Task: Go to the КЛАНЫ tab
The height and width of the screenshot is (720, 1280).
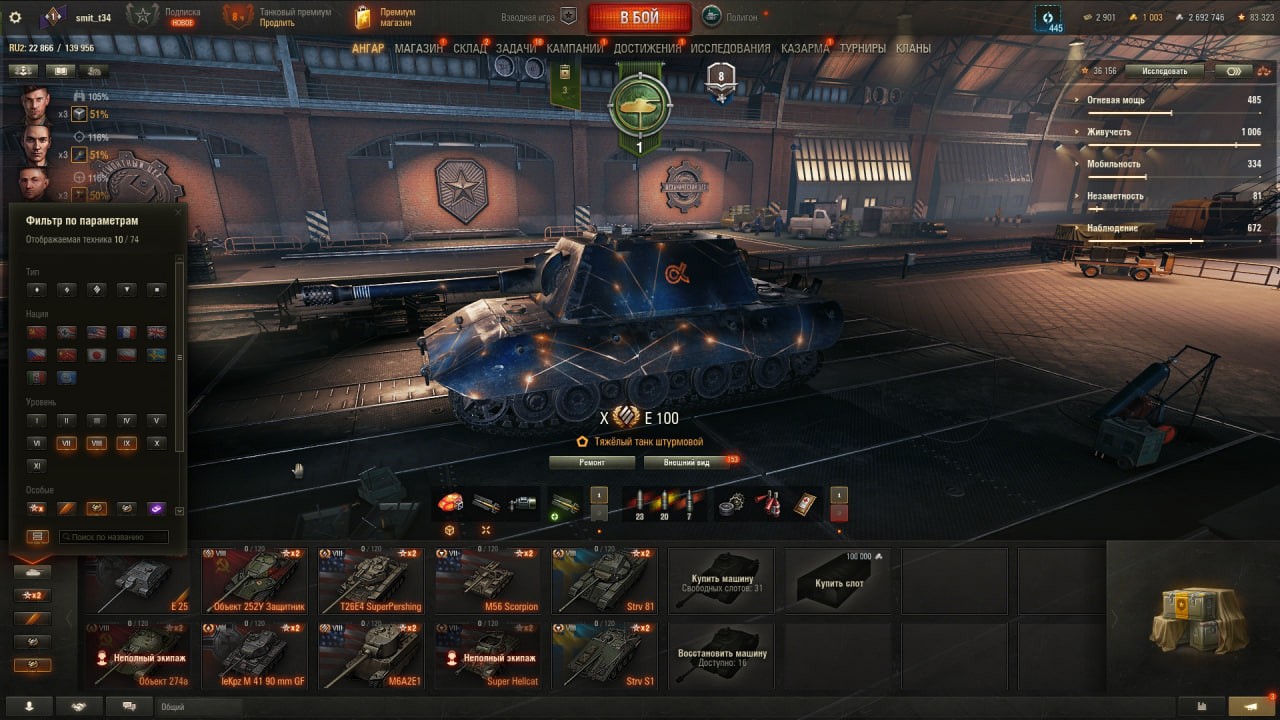Action: (913, 48)
